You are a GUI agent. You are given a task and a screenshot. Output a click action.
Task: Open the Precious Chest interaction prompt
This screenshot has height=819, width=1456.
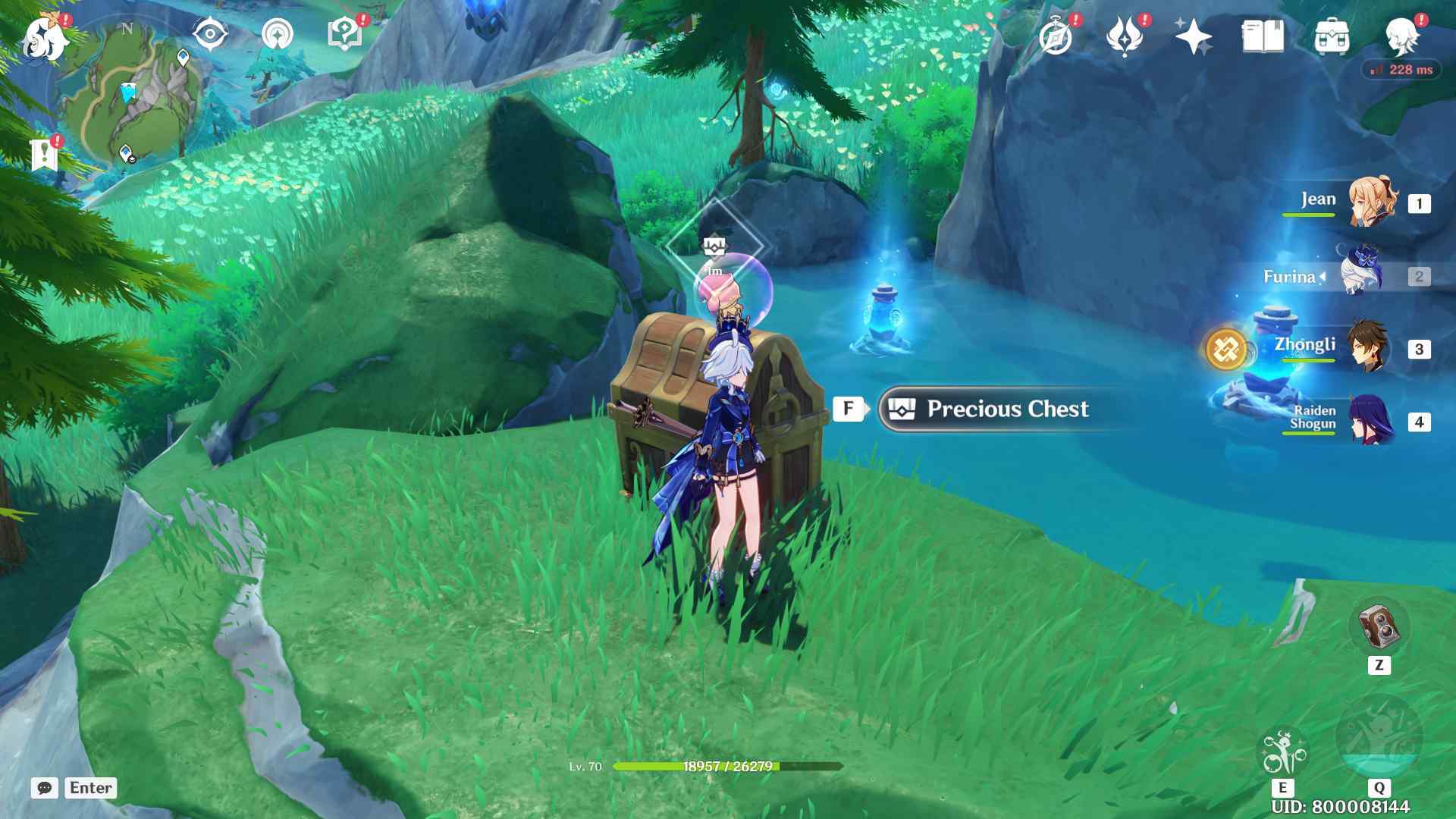click(x=1007, y=409)
